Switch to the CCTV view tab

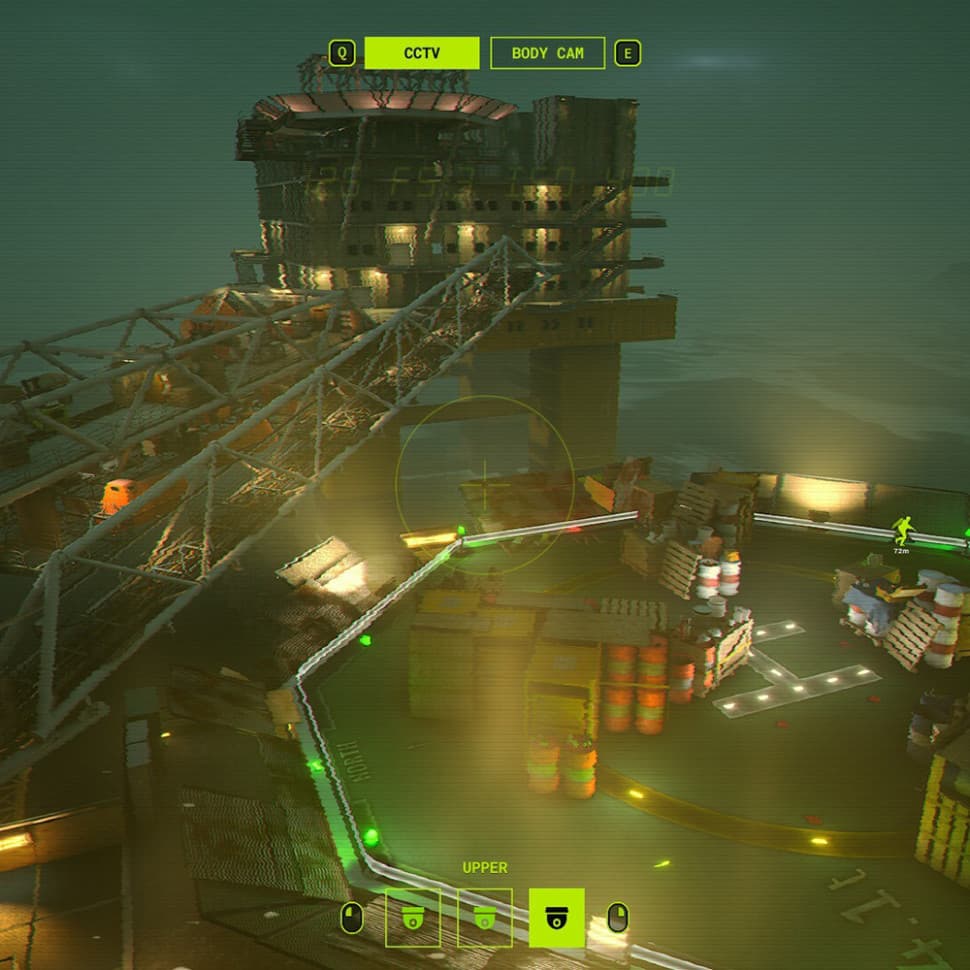421,53
